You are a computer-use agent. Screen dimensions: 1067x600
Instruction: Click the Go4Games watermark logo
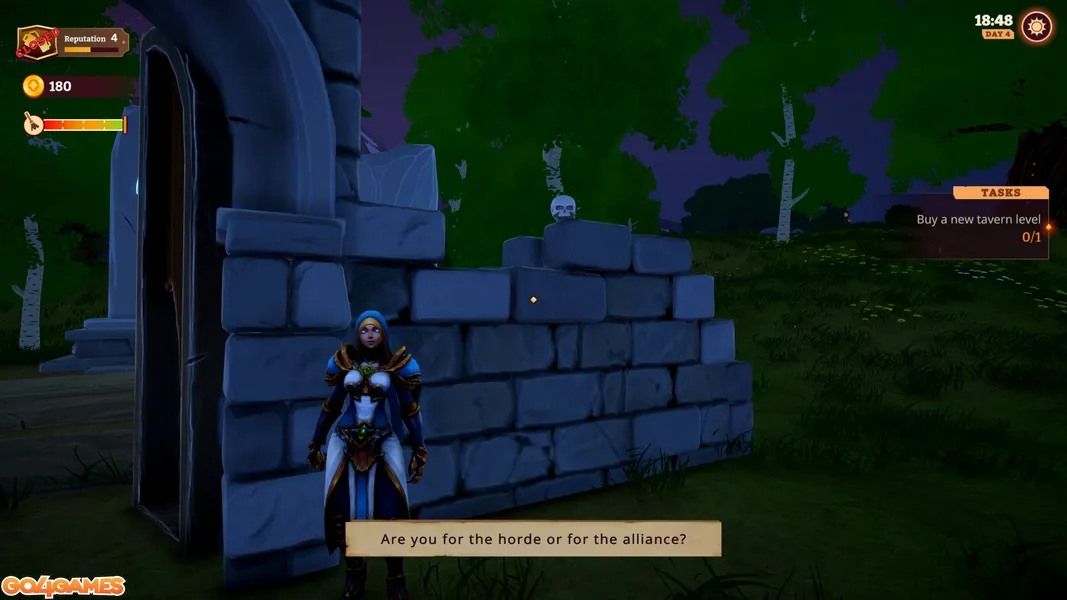(63, 586)
